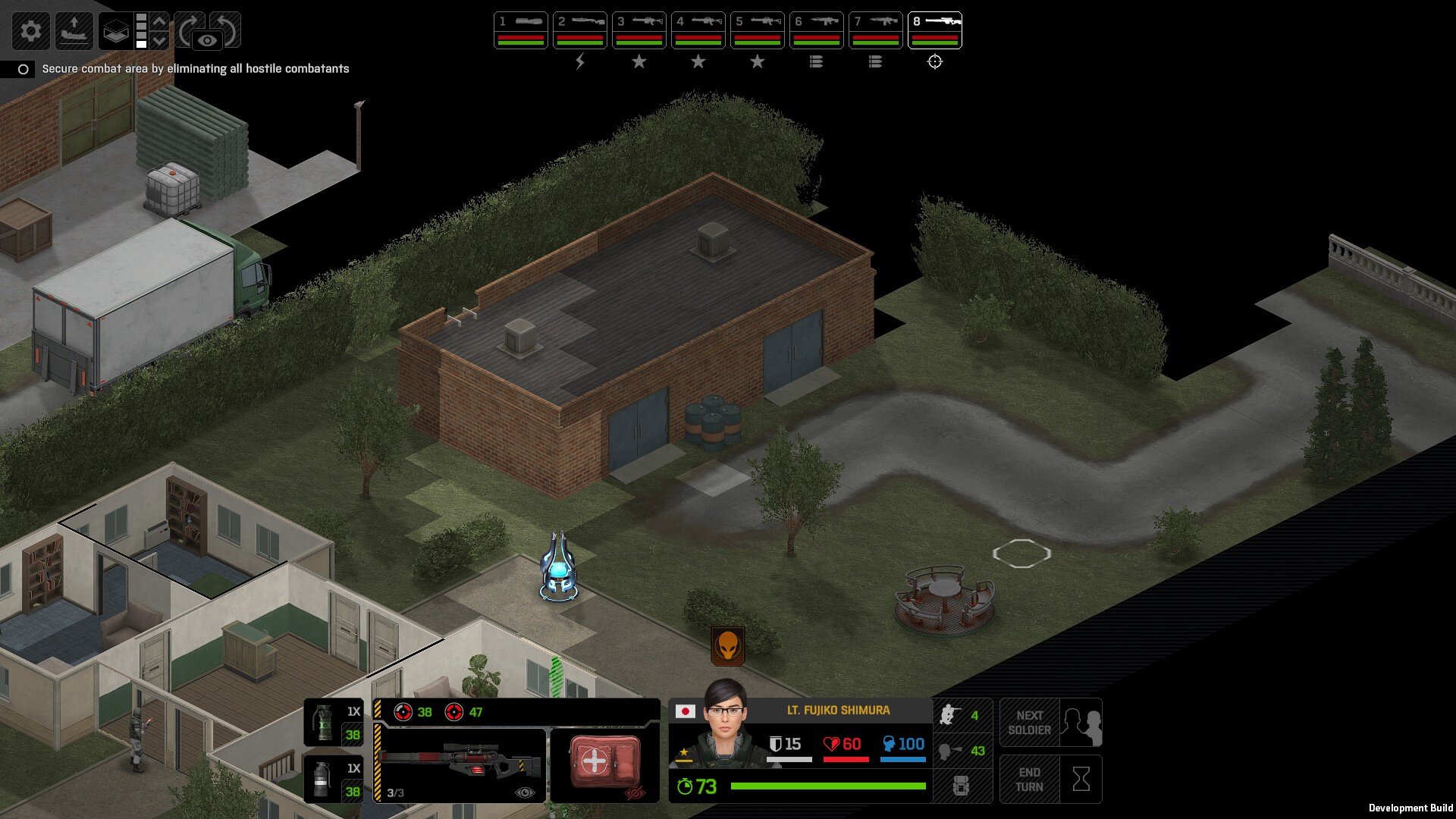Raise the camera level with up arrow
This screenshot has width=1456, height=819.
pyautogui.click(x=159, y=21)
